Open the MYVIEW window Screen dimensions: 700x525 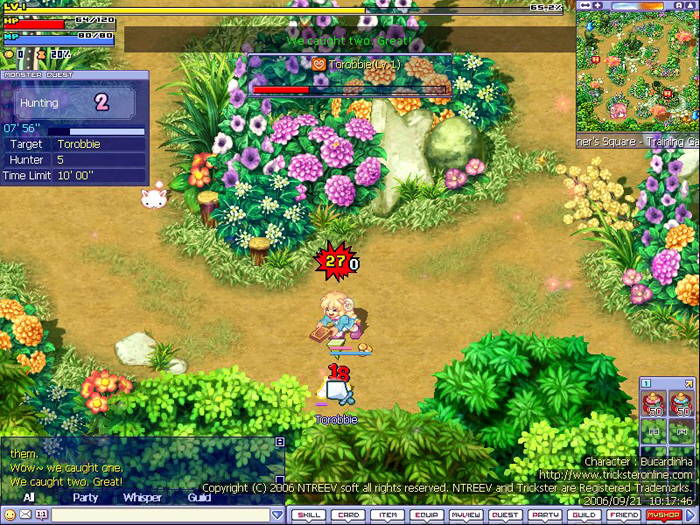pyautogui.click(x=465, y=515)
